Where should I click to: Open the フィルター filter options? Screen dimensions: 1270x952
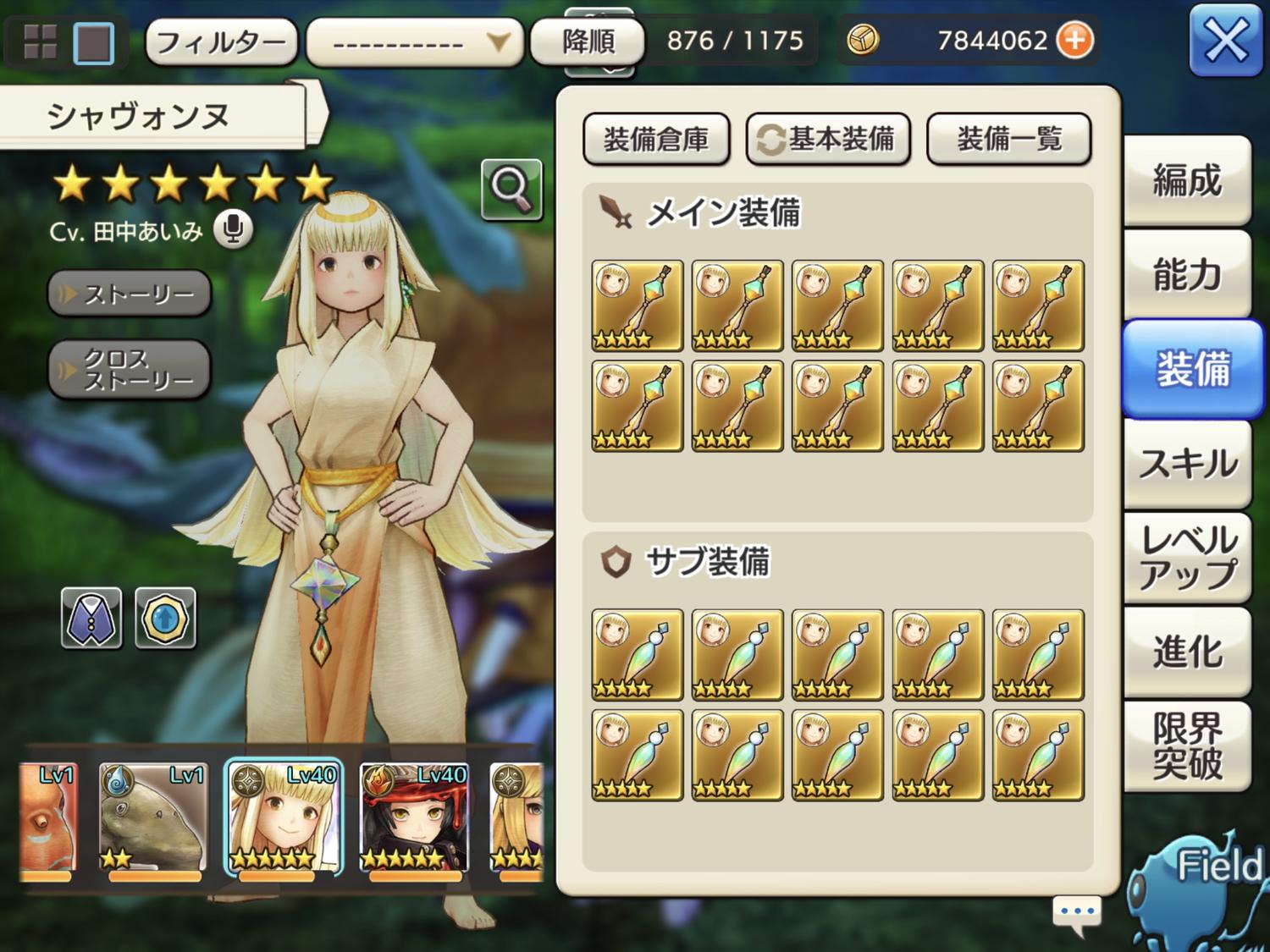coord(221,41)
